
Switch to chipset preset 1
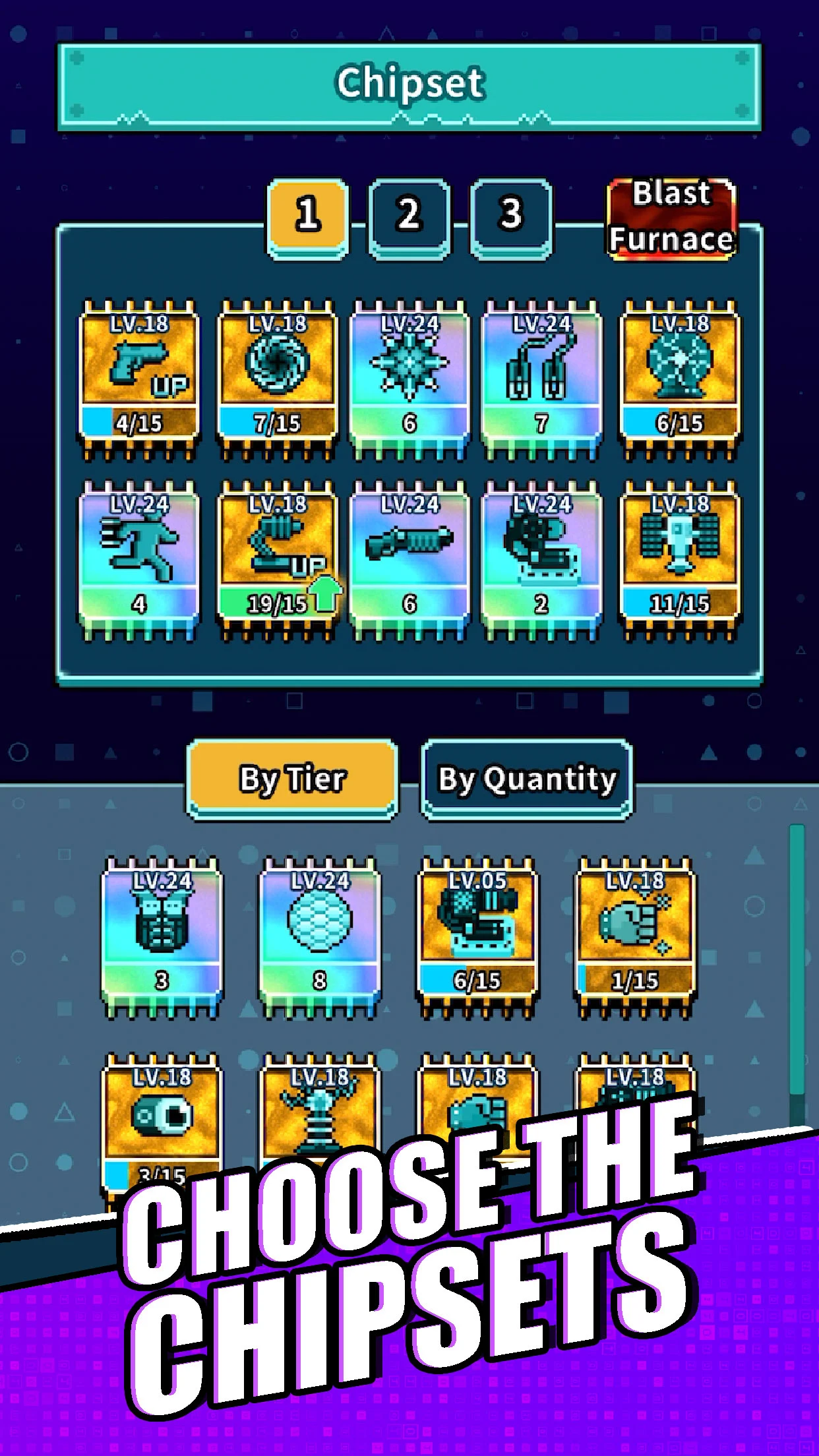pos(307,216)
